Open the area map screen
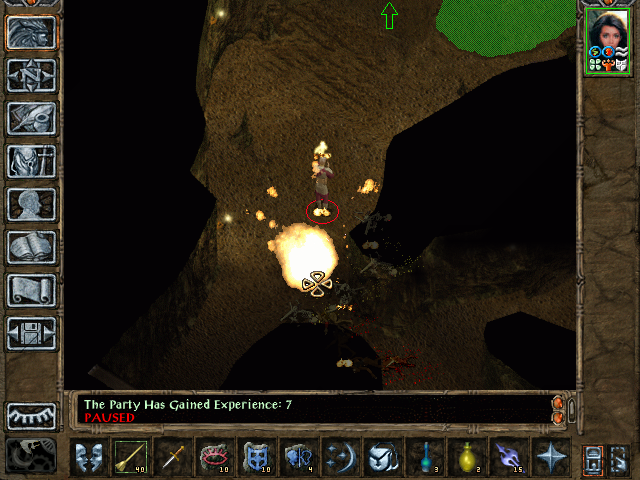 point(31,75)
